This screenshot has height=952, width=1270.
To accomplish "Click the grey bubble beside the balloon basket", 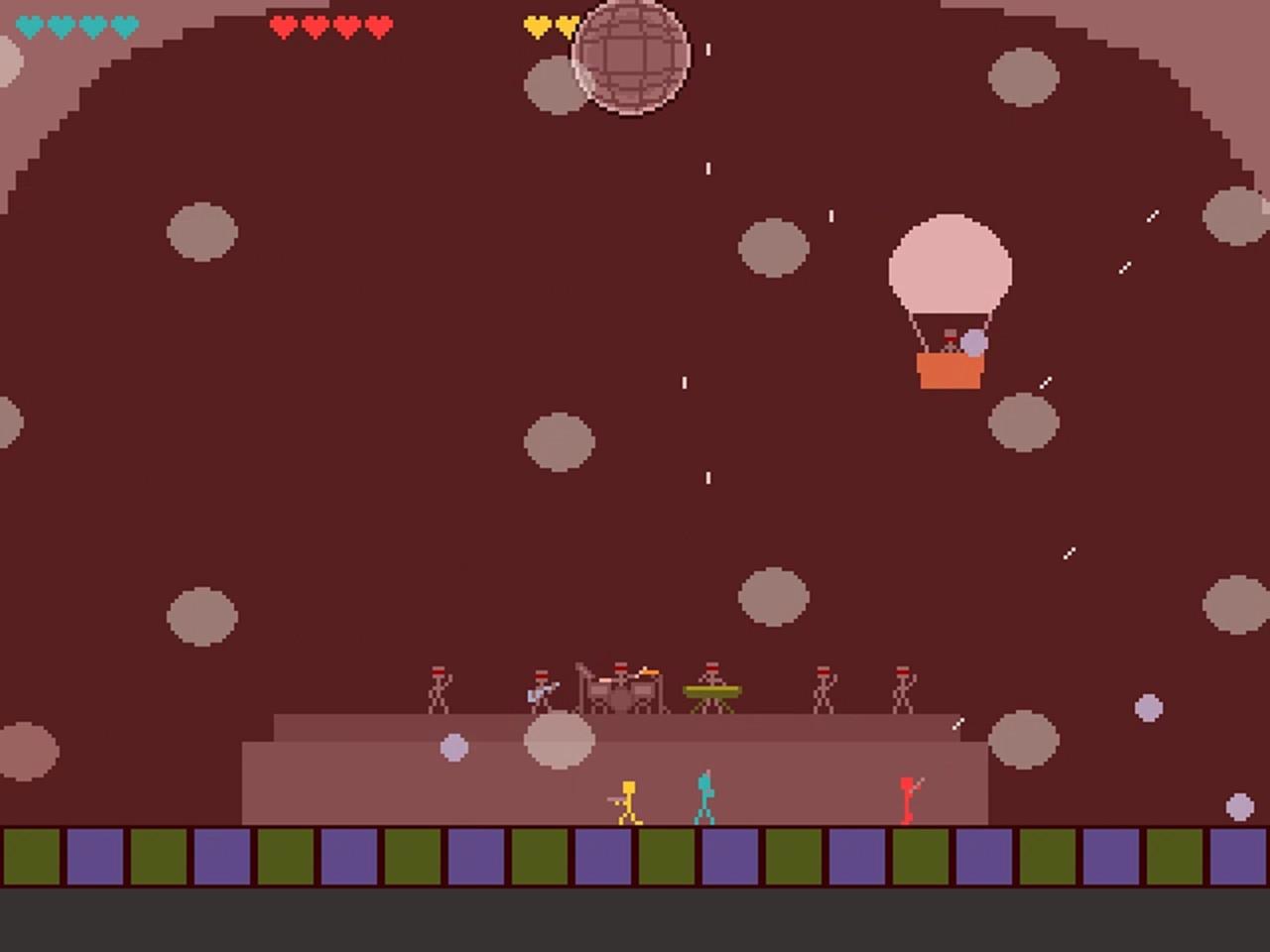I will pos(976,342).
